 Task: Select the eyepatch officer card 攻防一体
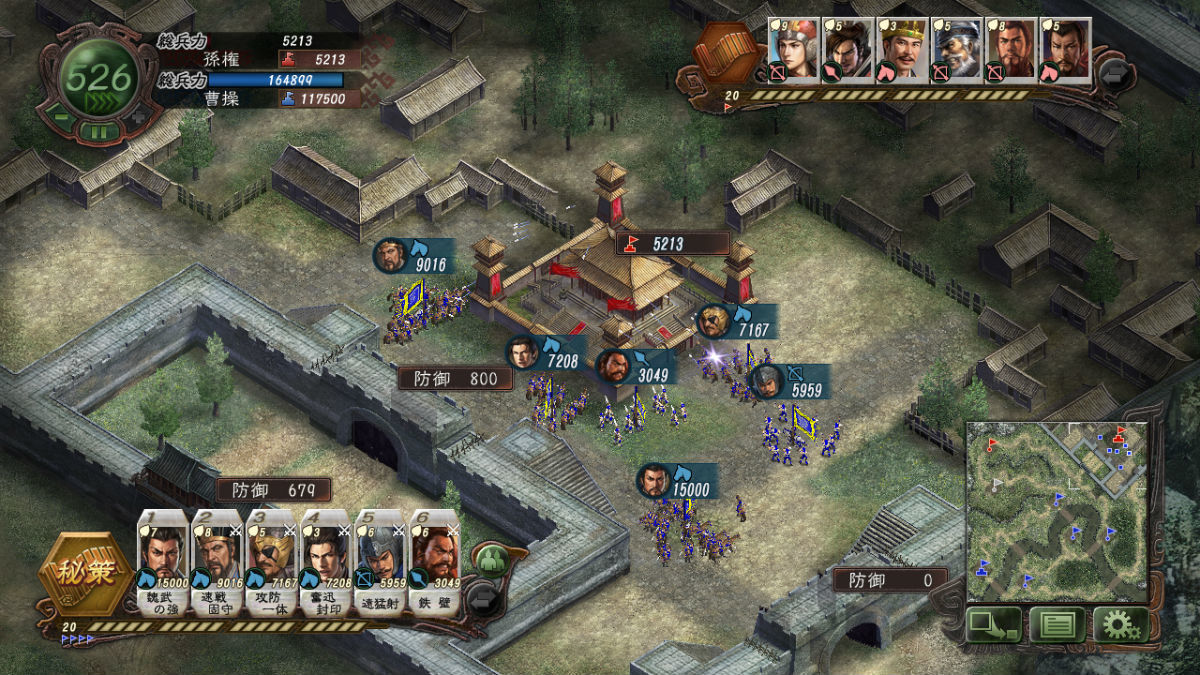point(271,561)
